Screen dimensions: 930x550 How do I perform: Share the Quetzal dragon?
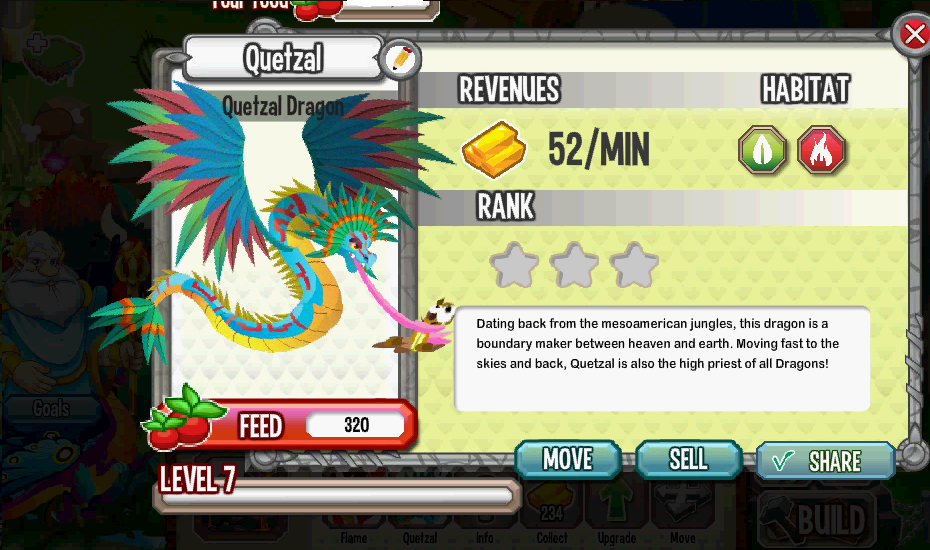pos(824,461)
